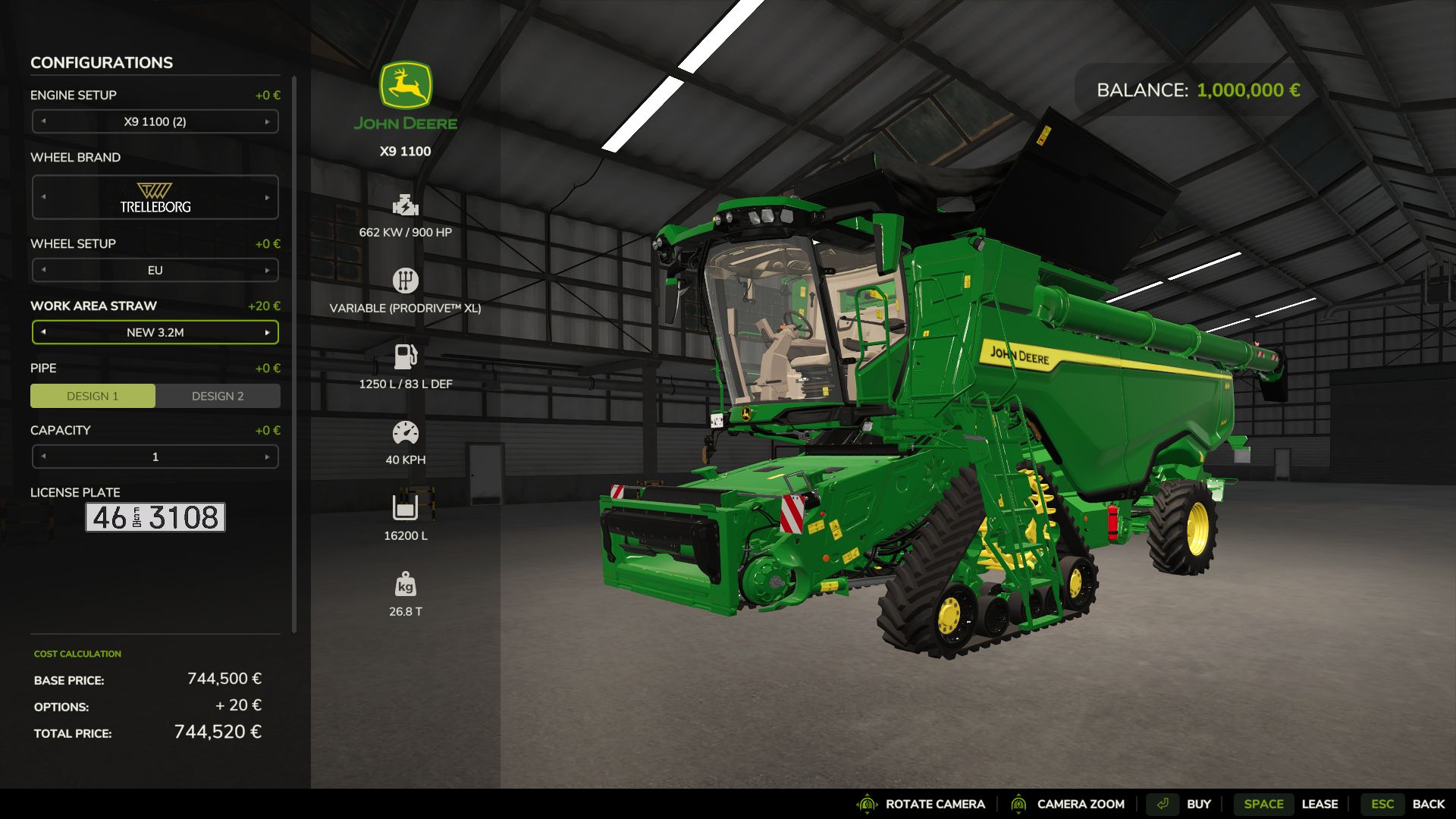Select pipe Design 2
Viewport: 1456px width, 819px height.
pyautogui.click(x=218, y=396)
